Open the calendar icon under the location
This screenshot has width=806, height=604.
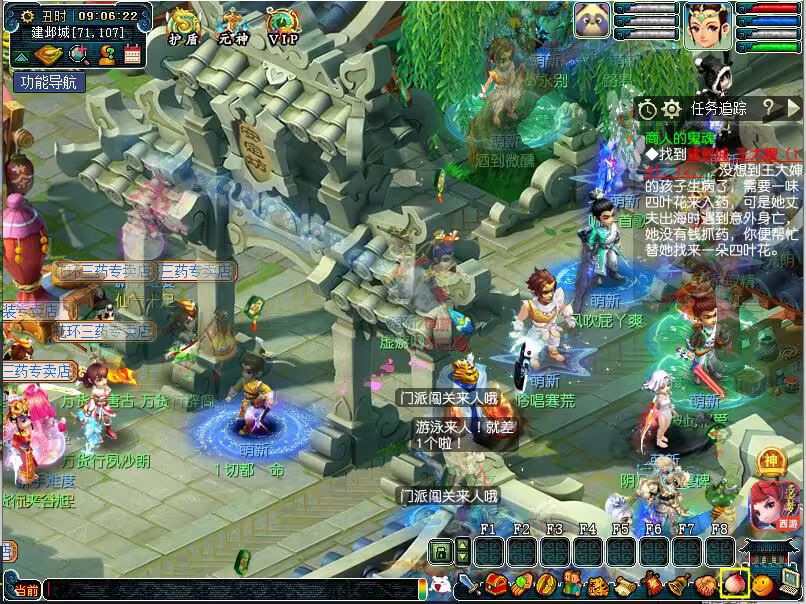(x=132, y=55)
